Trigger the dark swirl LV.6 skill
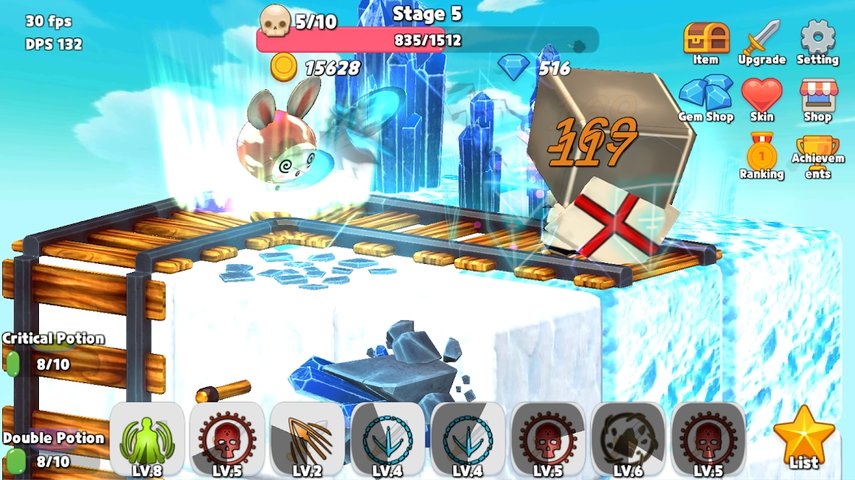855x480 pixels. pyautogui.click(x=628, y=440)
